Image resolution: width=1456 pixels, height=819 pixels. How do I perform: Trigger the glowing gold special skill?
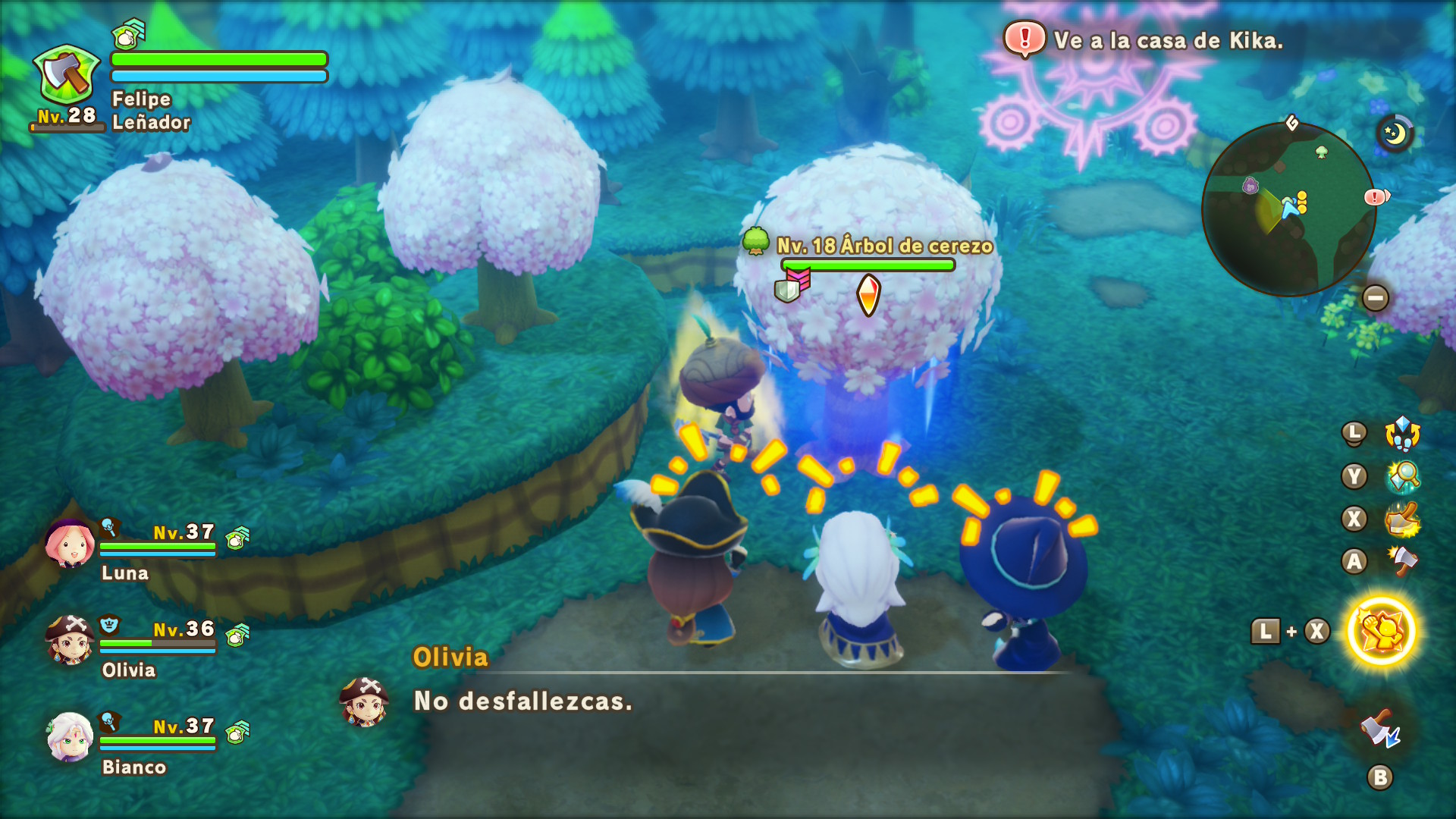pyautogui.click(x=1381, y=631)
